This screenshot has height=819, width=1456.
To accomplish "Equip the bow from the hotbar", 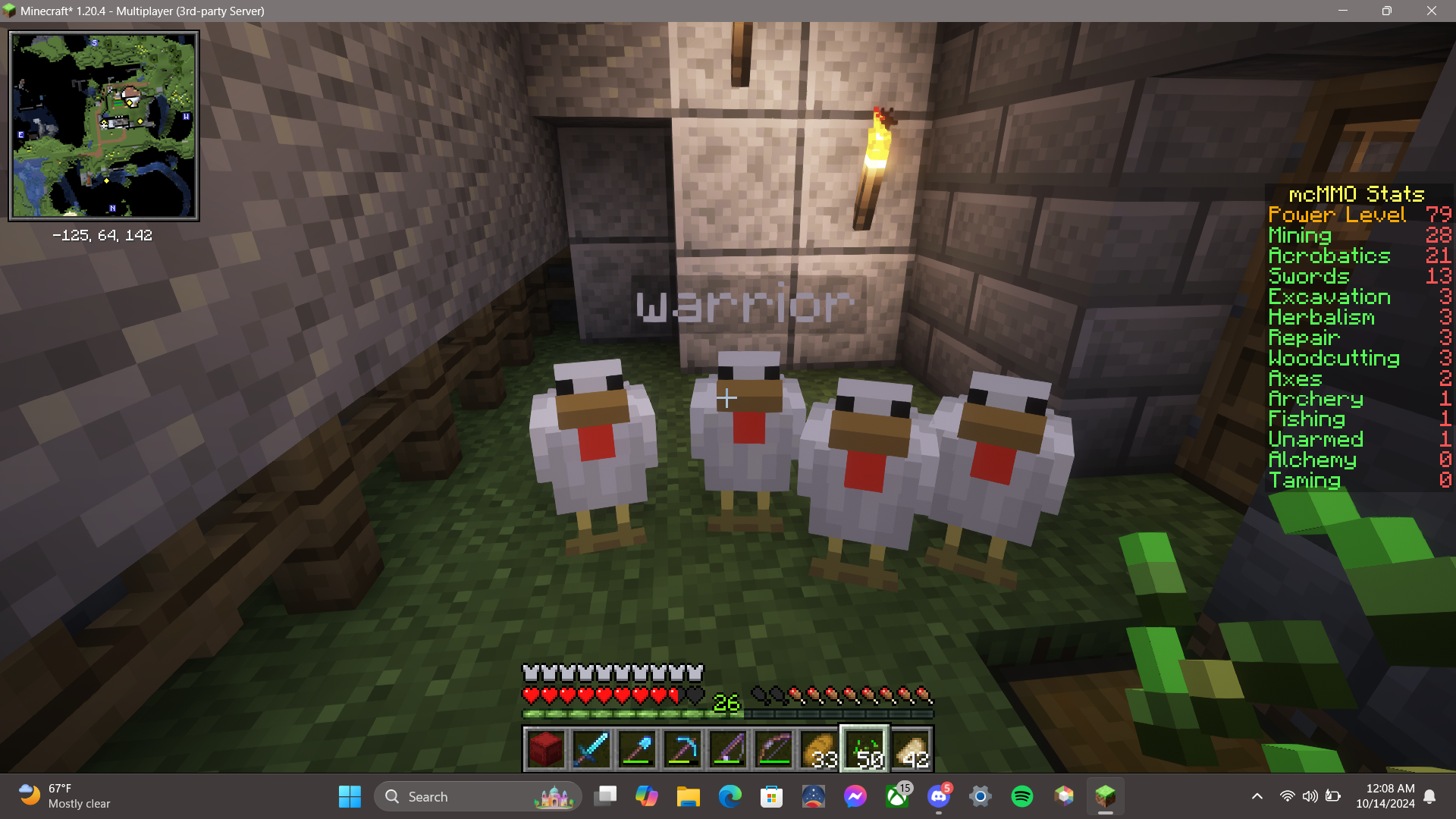I will point(773,748).
